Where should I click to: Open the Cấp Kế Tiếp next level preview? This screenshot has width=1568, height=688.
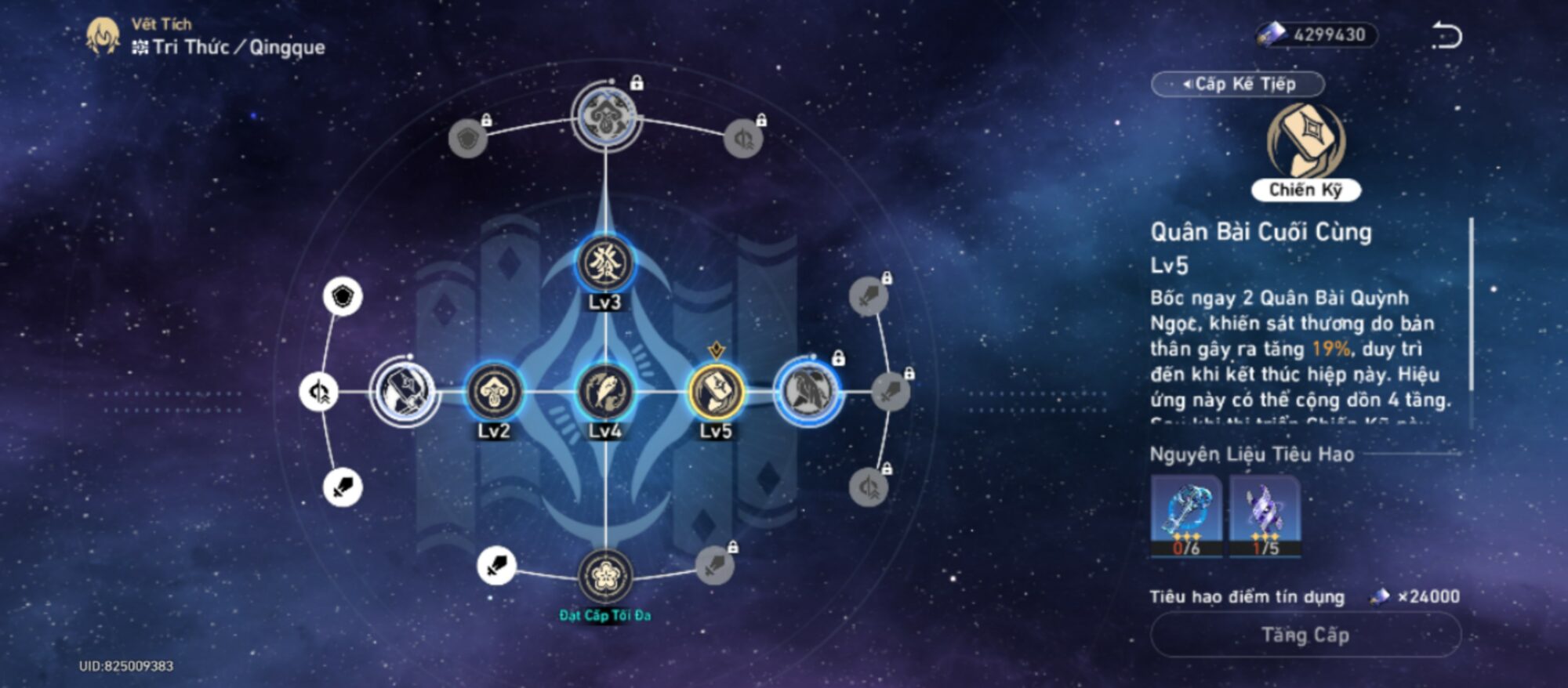pos(1238,84)
